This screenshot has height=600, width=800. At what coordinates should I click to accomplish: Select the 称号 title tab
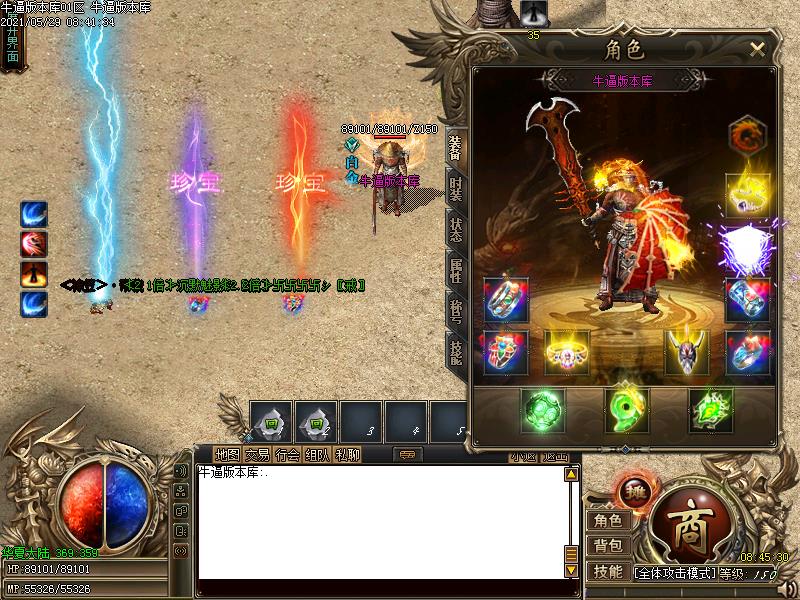456,309
